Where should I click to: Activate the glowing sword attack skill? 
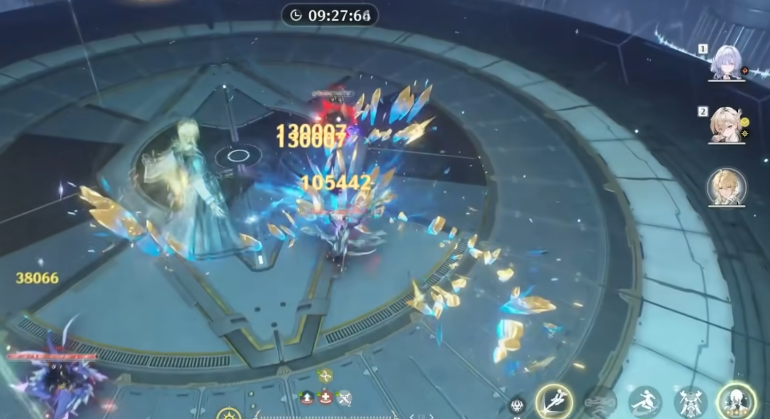[x=554, y=401]
